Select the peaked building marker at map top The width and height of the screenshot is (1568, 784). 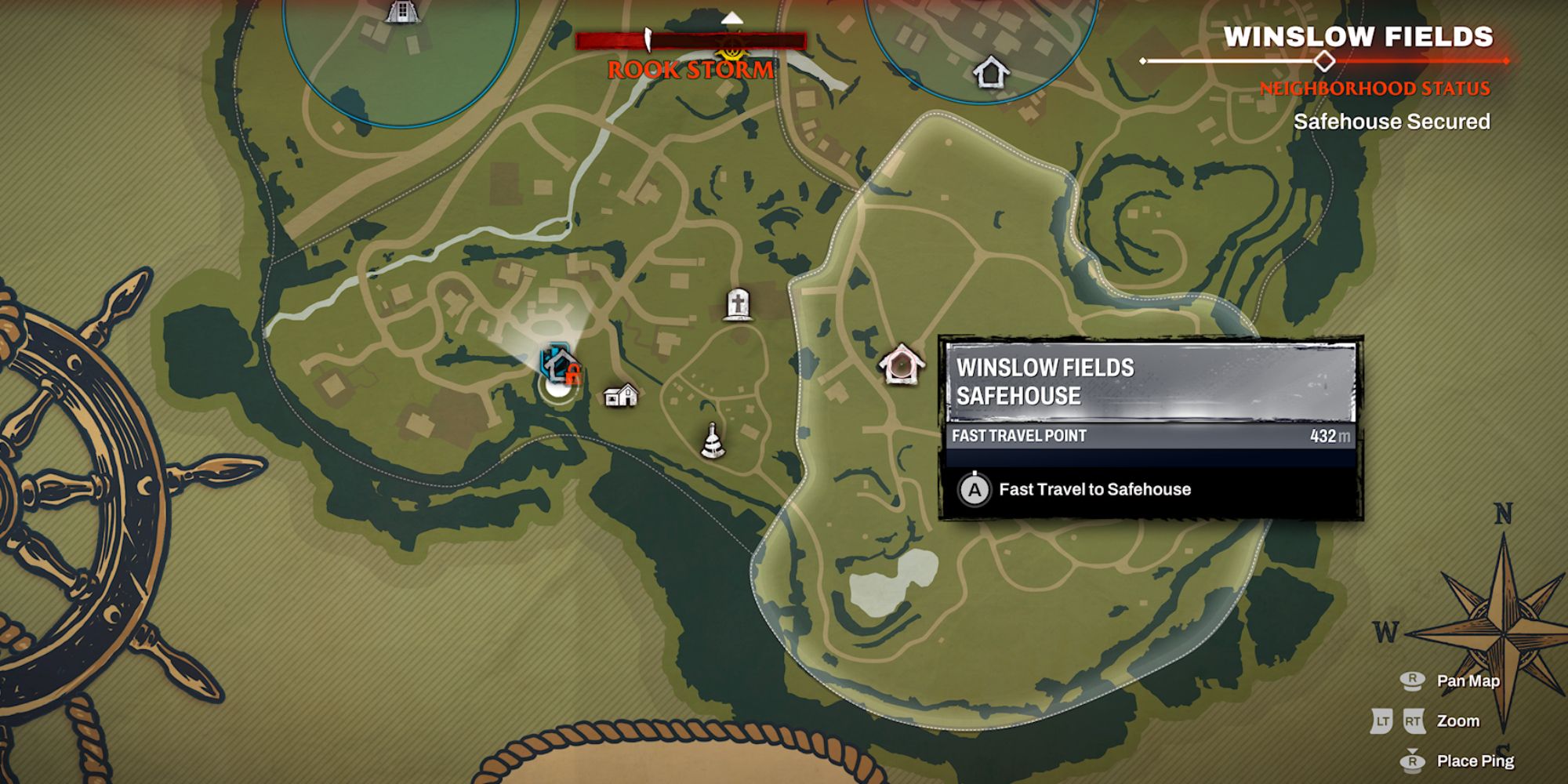pyautogui.click(x=401, y=11)
